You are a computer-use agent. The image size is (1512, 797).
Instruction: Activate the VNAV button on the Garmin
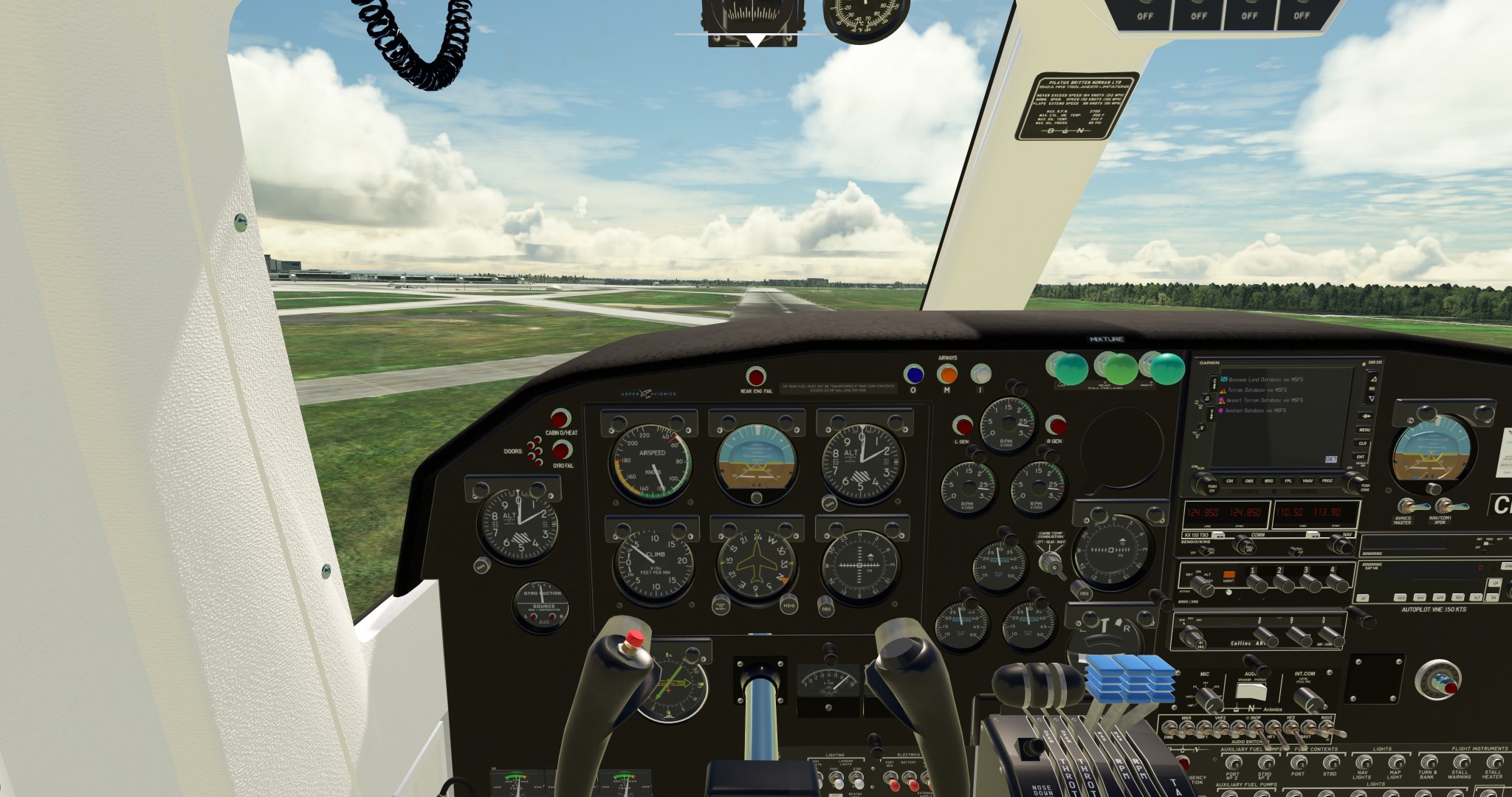click(1307, 481)
